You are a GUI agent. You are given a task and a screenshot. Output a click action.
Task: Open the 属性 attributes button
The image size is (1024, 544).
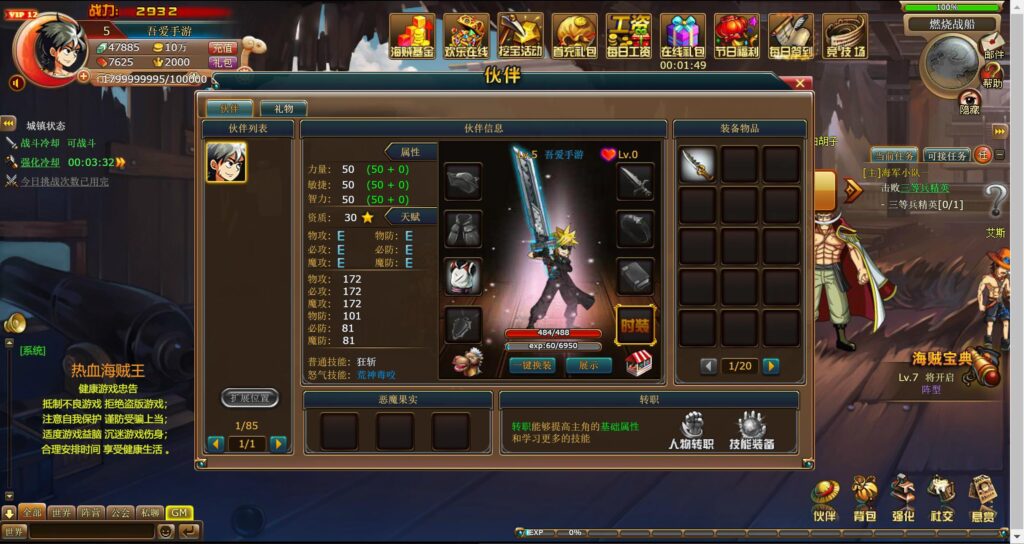410,152
